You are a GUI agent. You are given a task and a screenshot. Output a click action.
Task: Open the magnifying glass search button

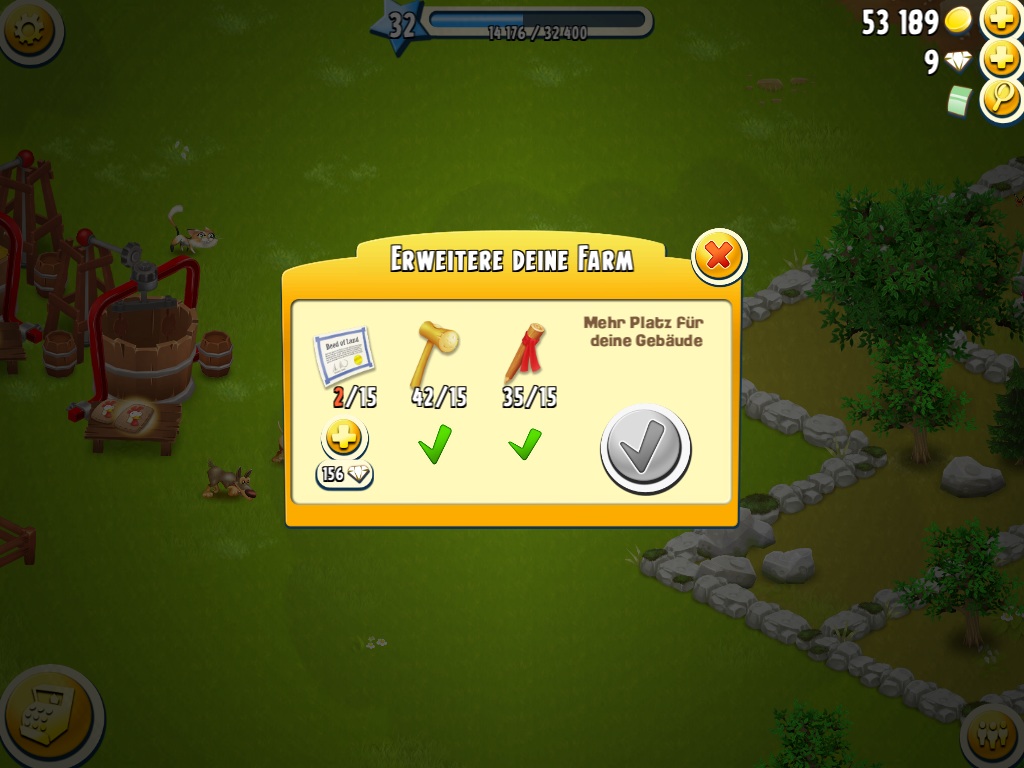[x=1001, y=99]
